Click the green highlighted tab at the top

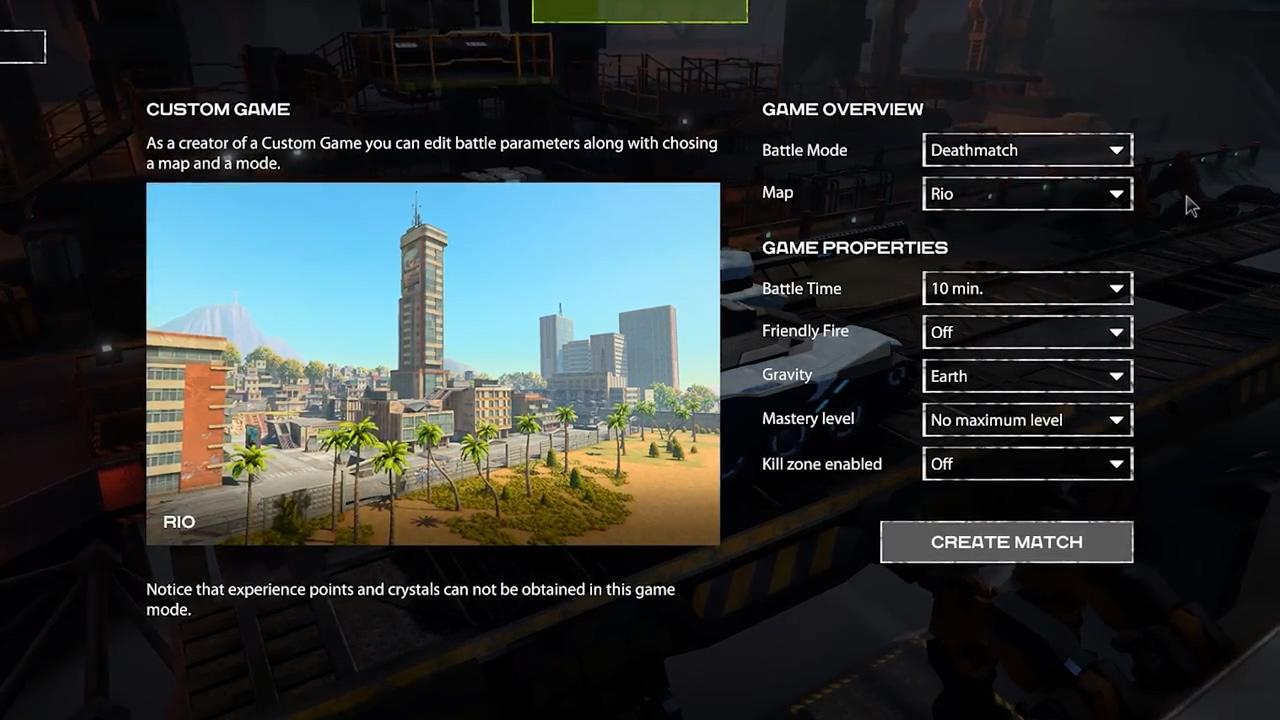(639, 10)
